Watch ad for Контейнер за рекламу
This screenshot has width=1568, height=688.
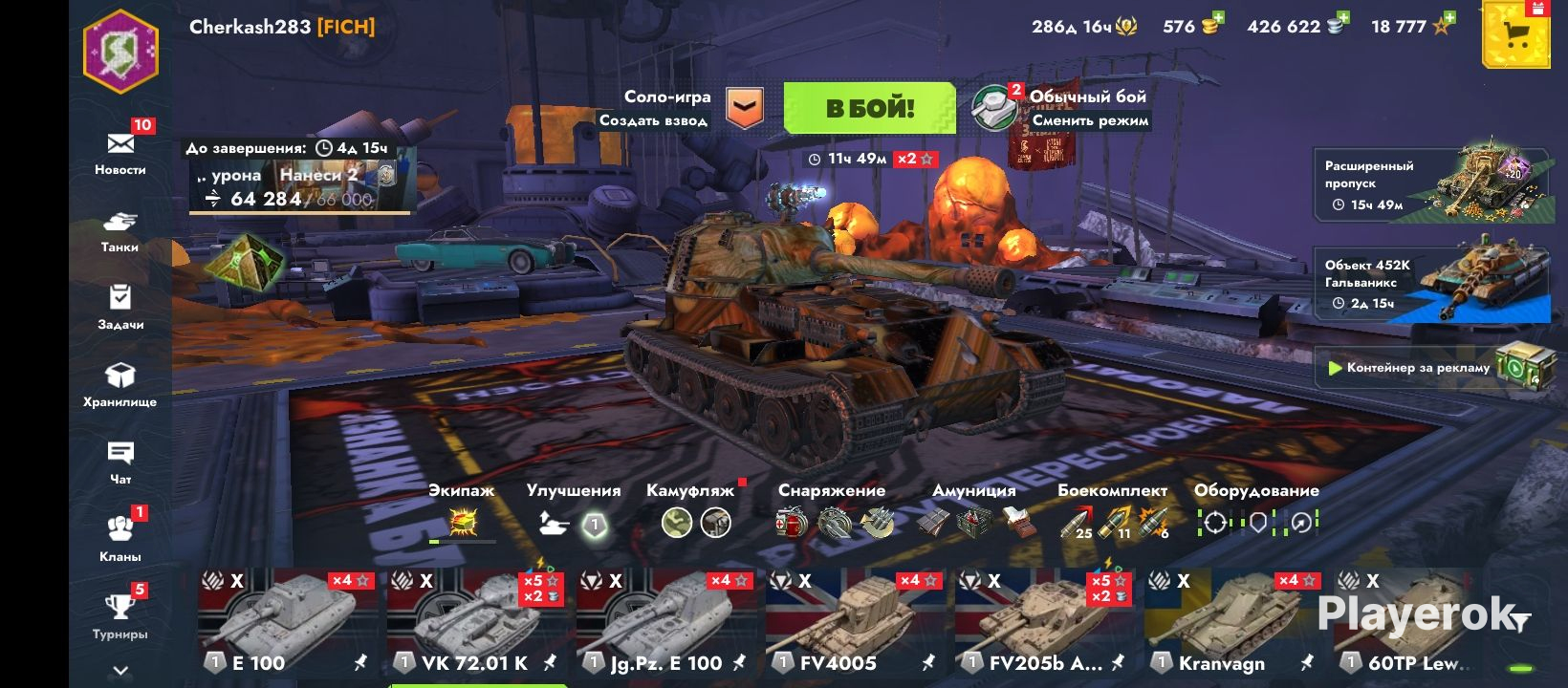[1431, 368]
